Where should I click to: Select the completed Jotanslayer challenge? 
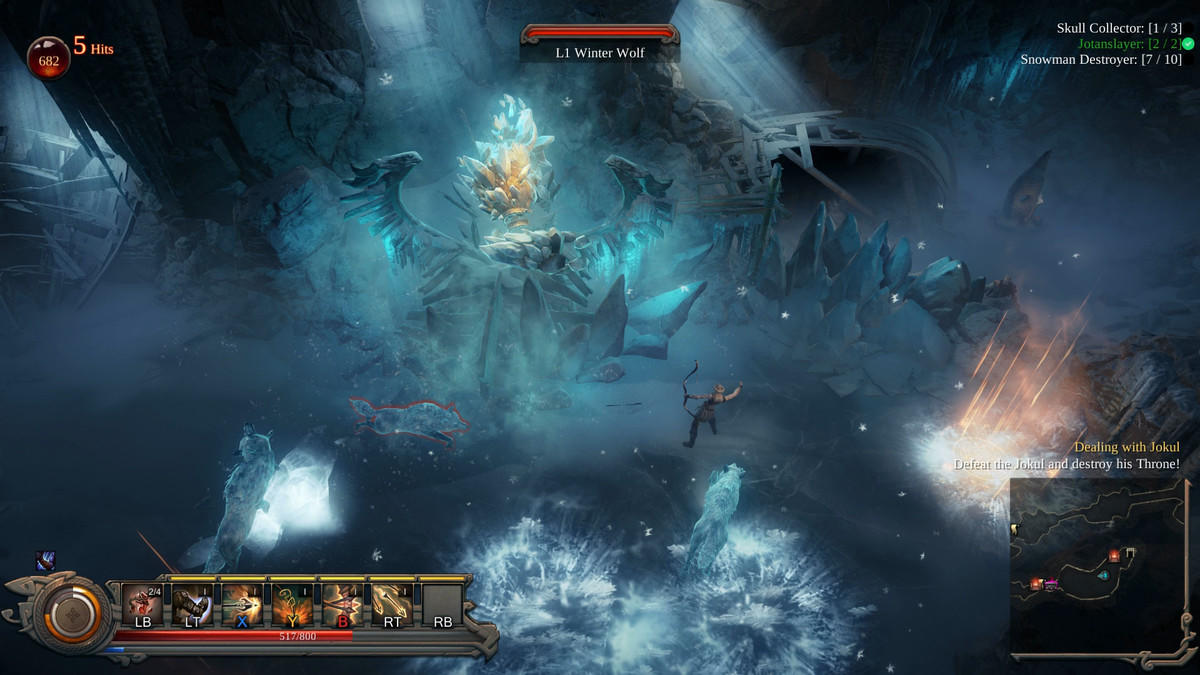click(1130, 44)
